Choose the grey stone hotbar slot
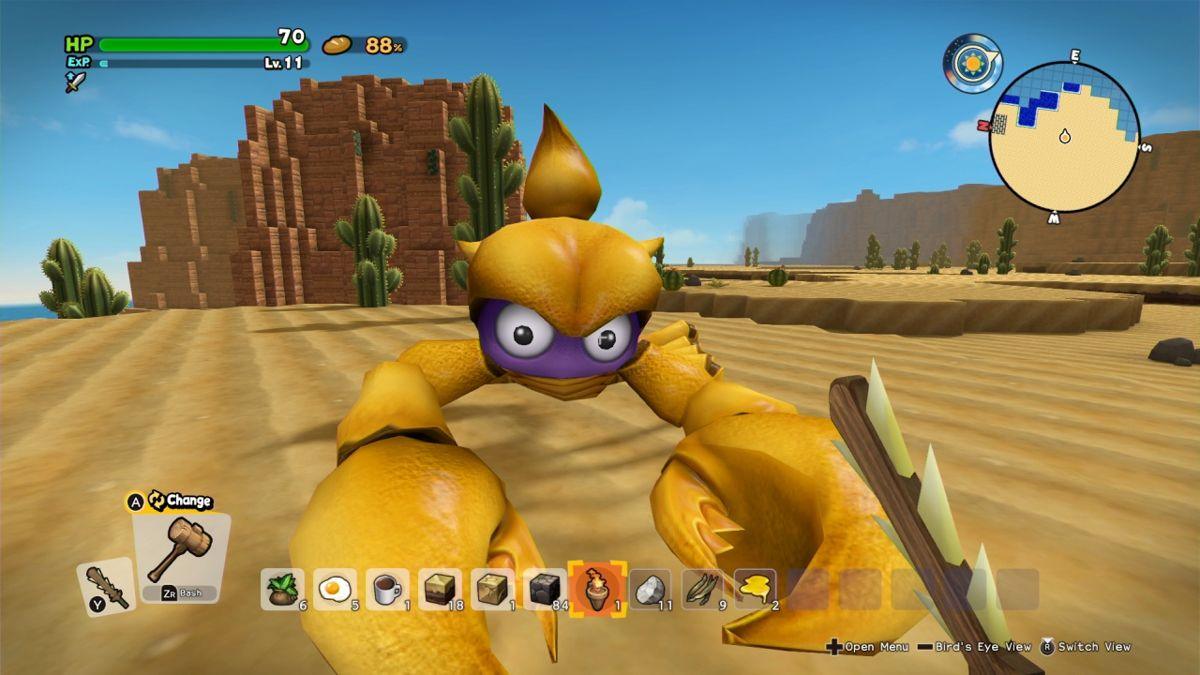Image resolution: width=1200 pixels, height=675 pixels. (650, 589)
